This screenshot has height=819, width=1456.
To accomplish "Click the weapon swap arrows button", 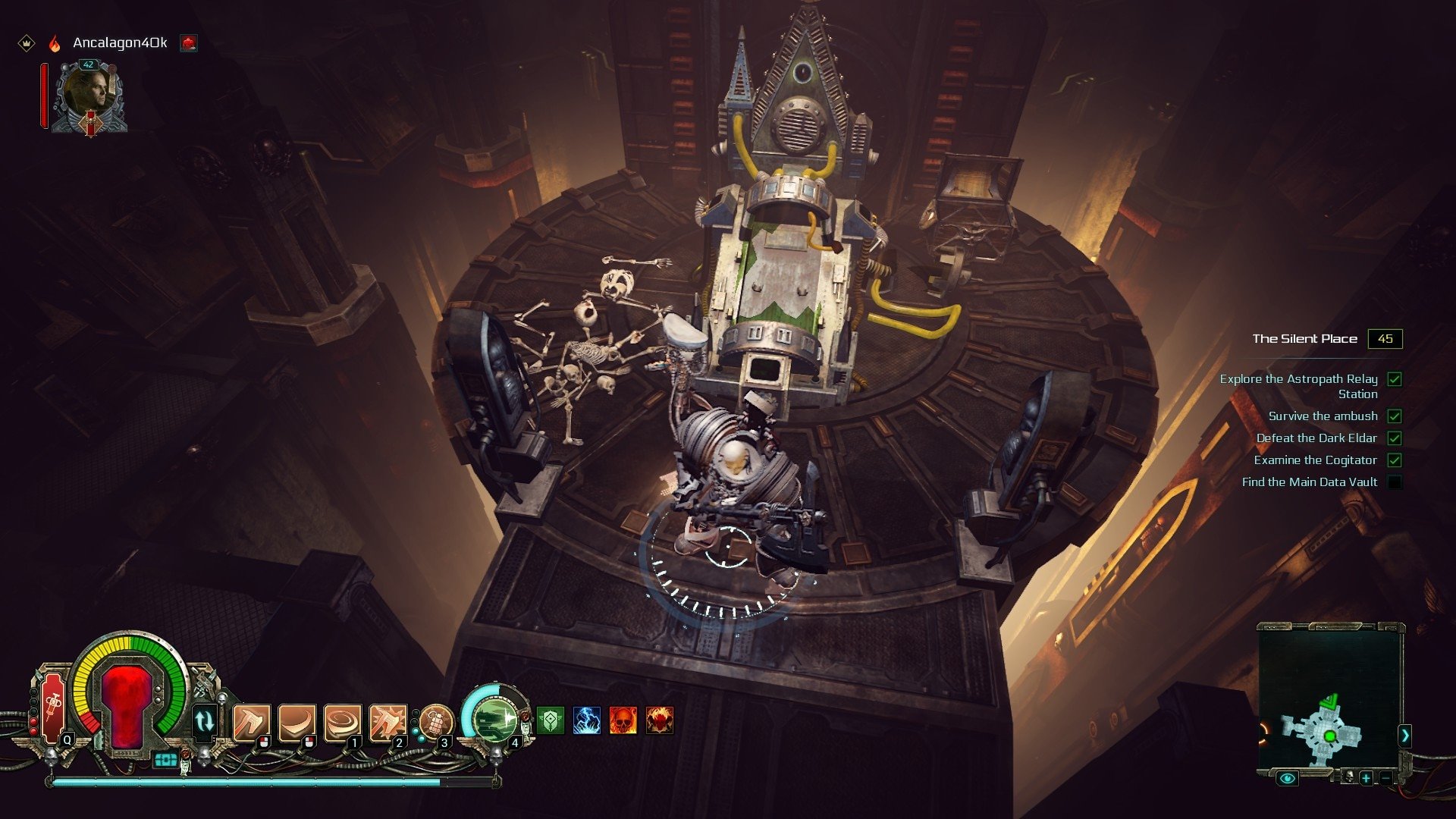I will pyautogui.click(x=205, y=720).
